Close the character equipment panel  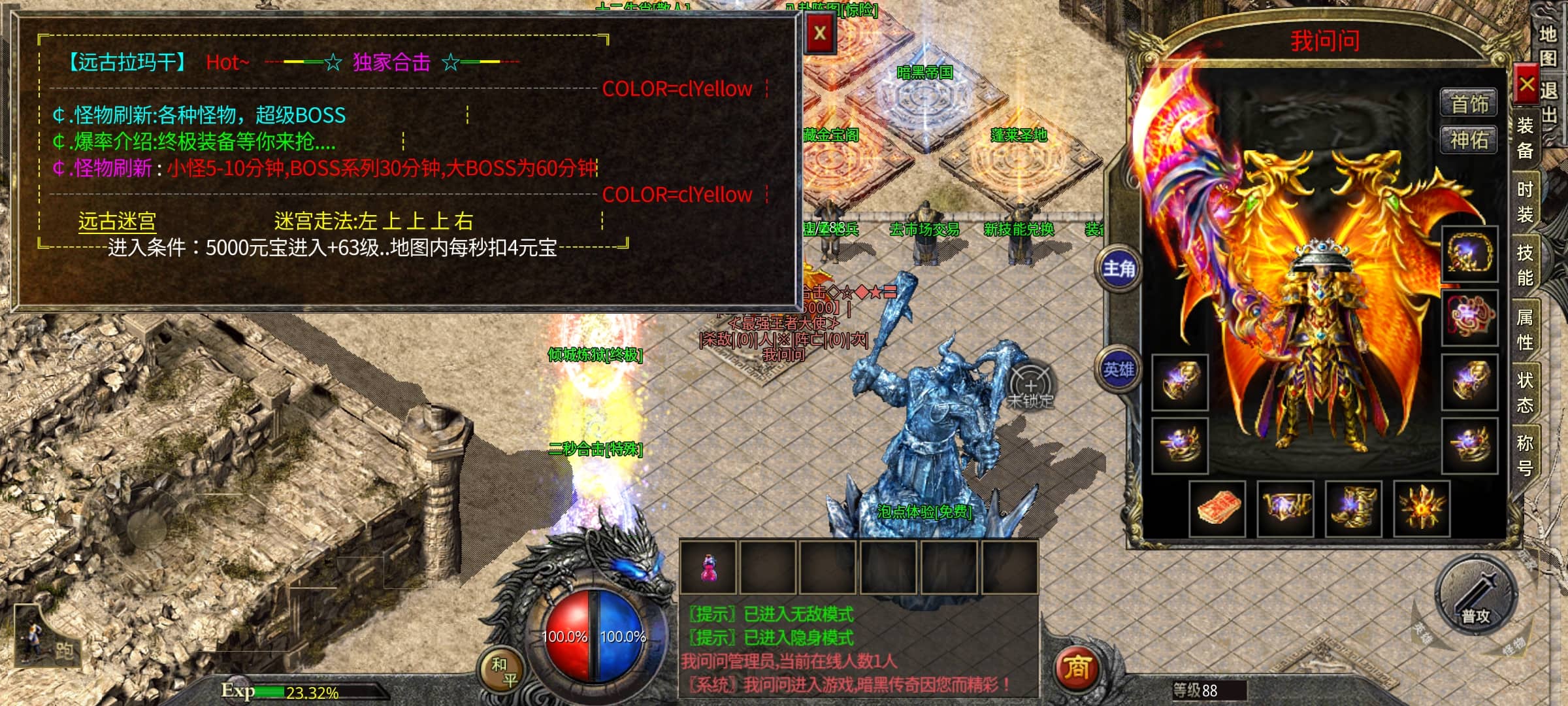click(x=1527, y=84)
